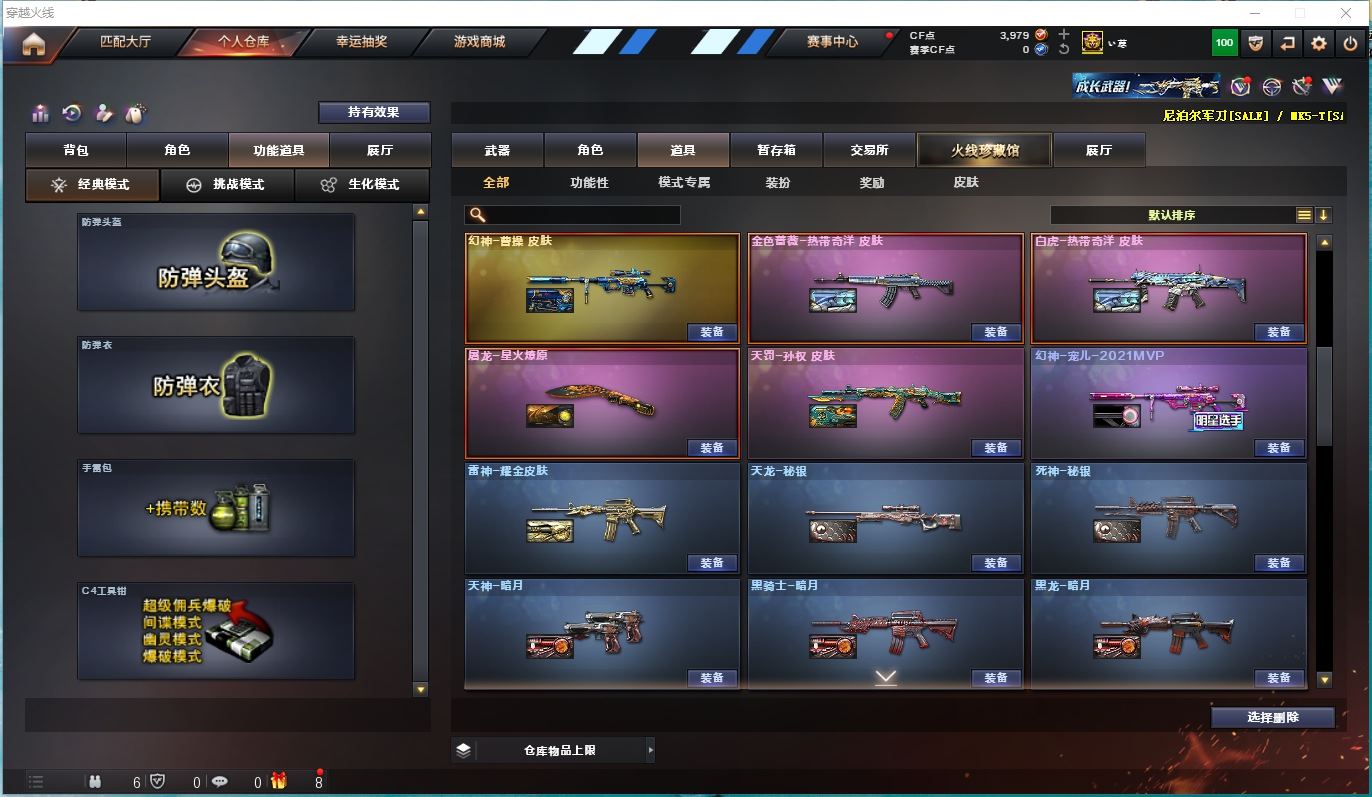Switch to the 武器 weapons tab

point(497,150)
